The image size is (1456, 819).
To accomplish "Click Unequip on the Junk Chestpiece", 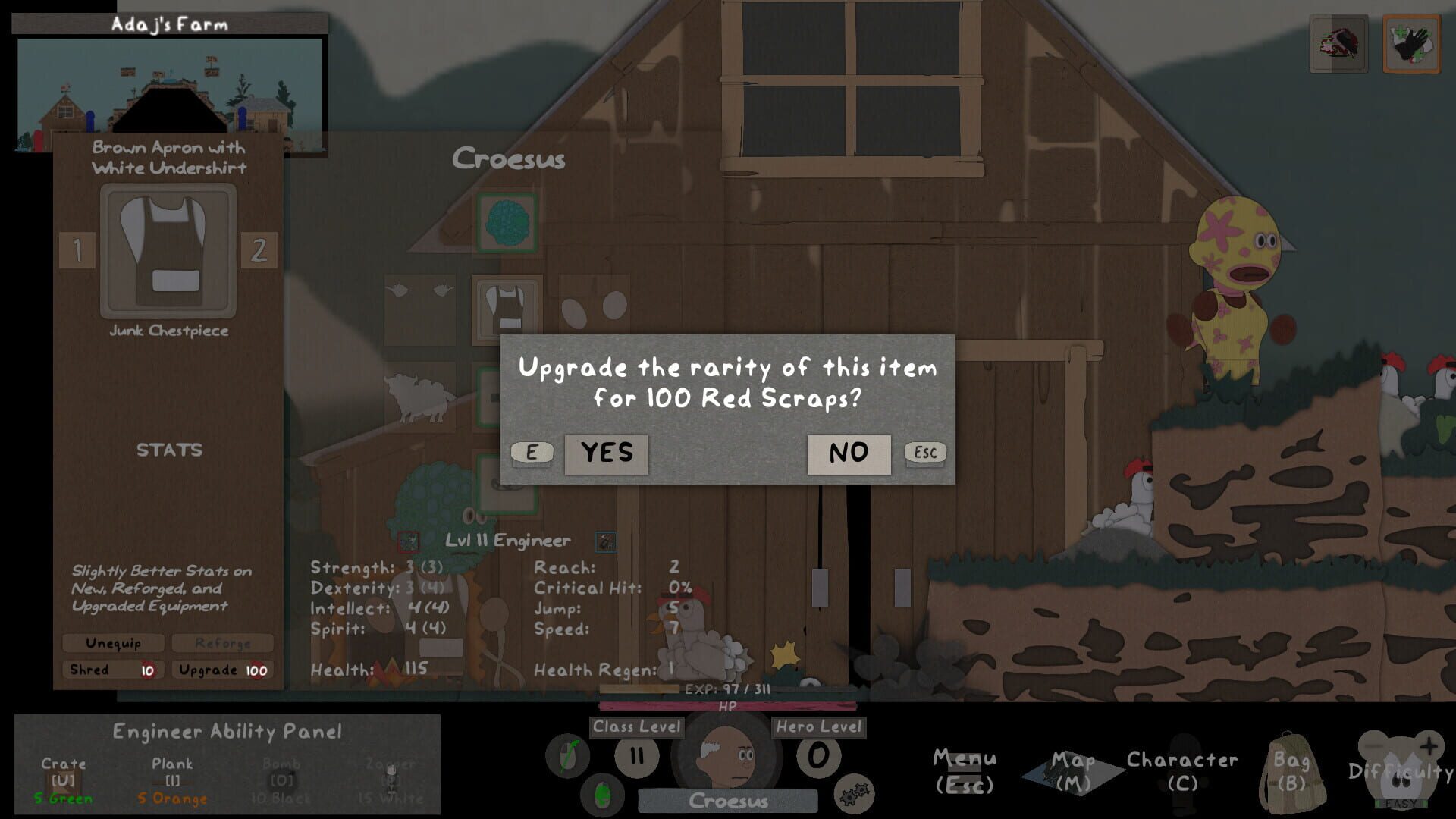I will point(115,642).
